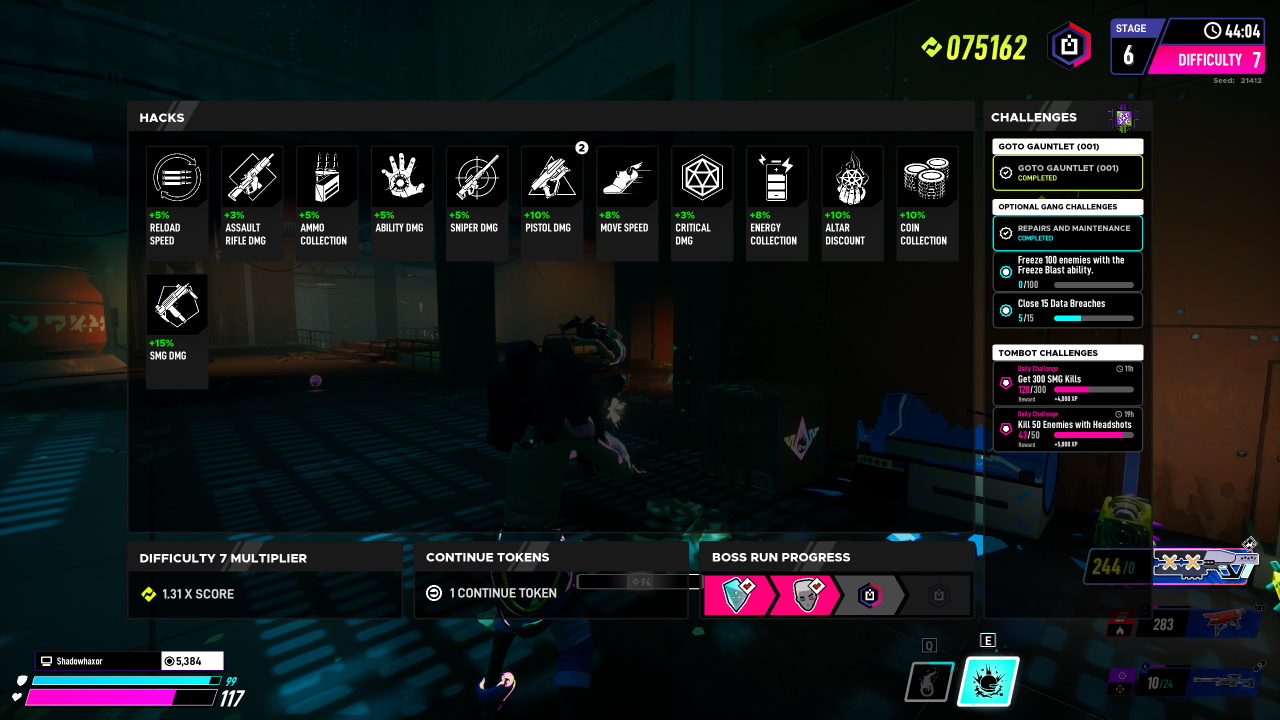
Task: Activate the Freeze Blast ability icon
Action: 988,682
